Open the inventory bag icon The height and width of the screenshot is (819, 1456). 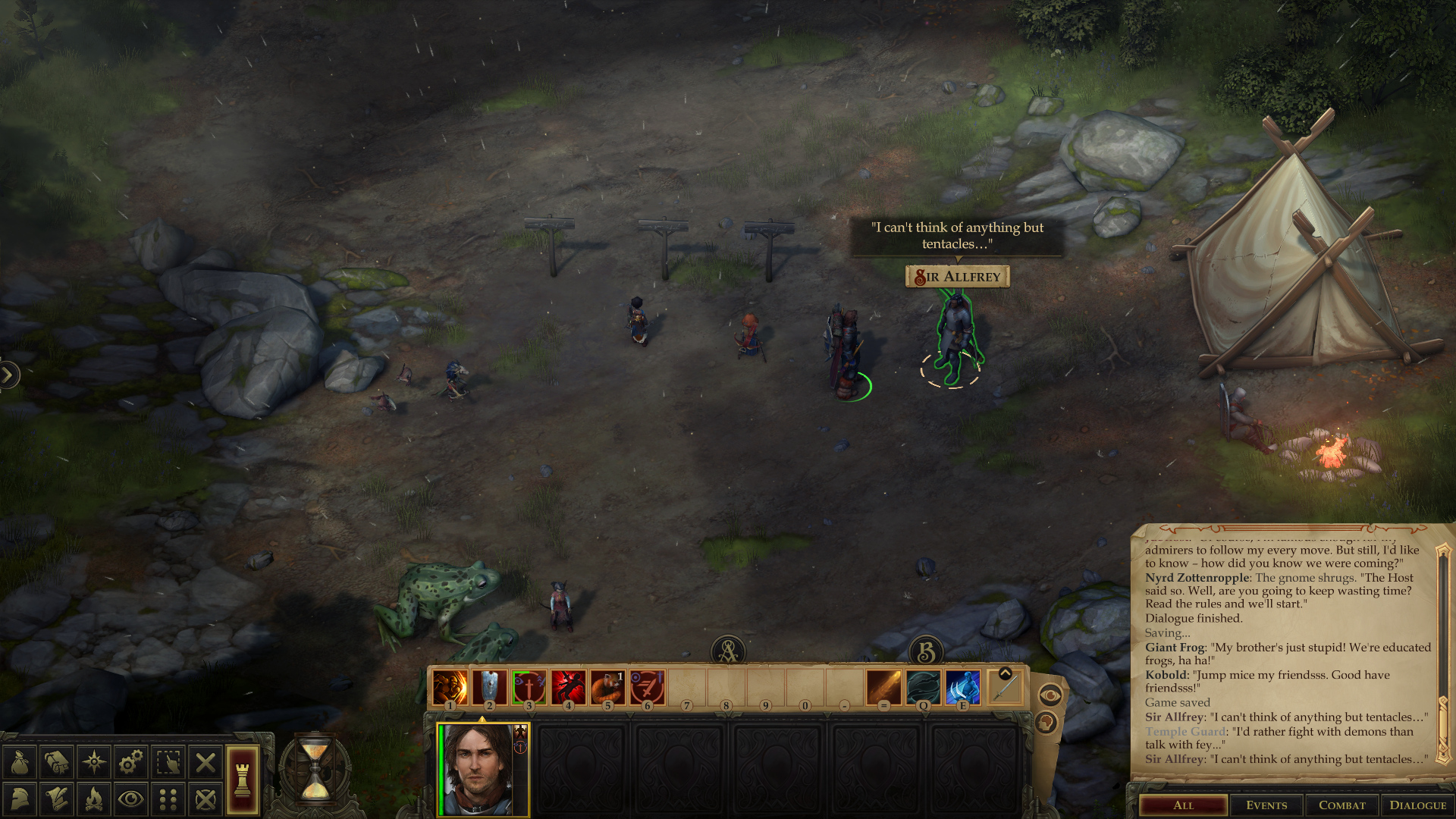(20, 762)
